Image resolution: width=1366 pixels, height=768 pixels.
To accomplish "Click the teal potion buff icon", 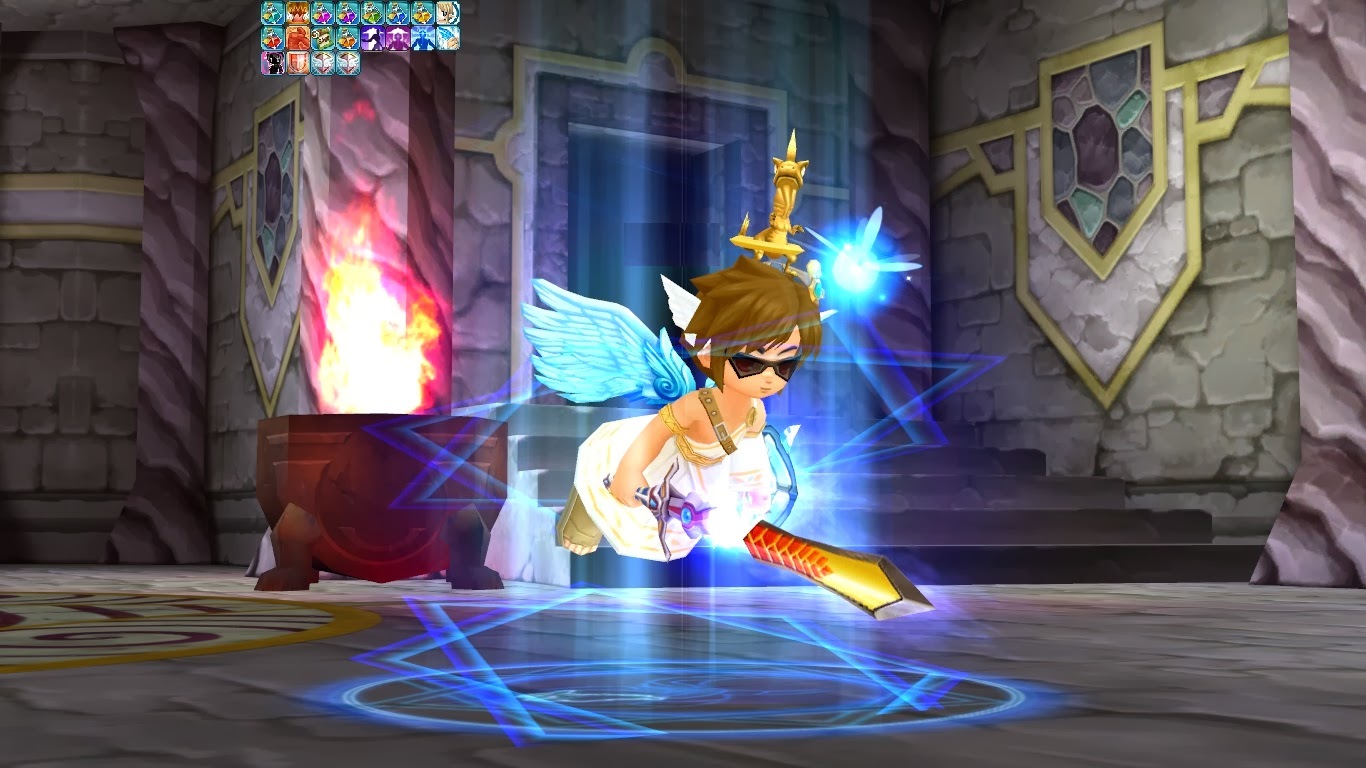I will tap(271, 12).
